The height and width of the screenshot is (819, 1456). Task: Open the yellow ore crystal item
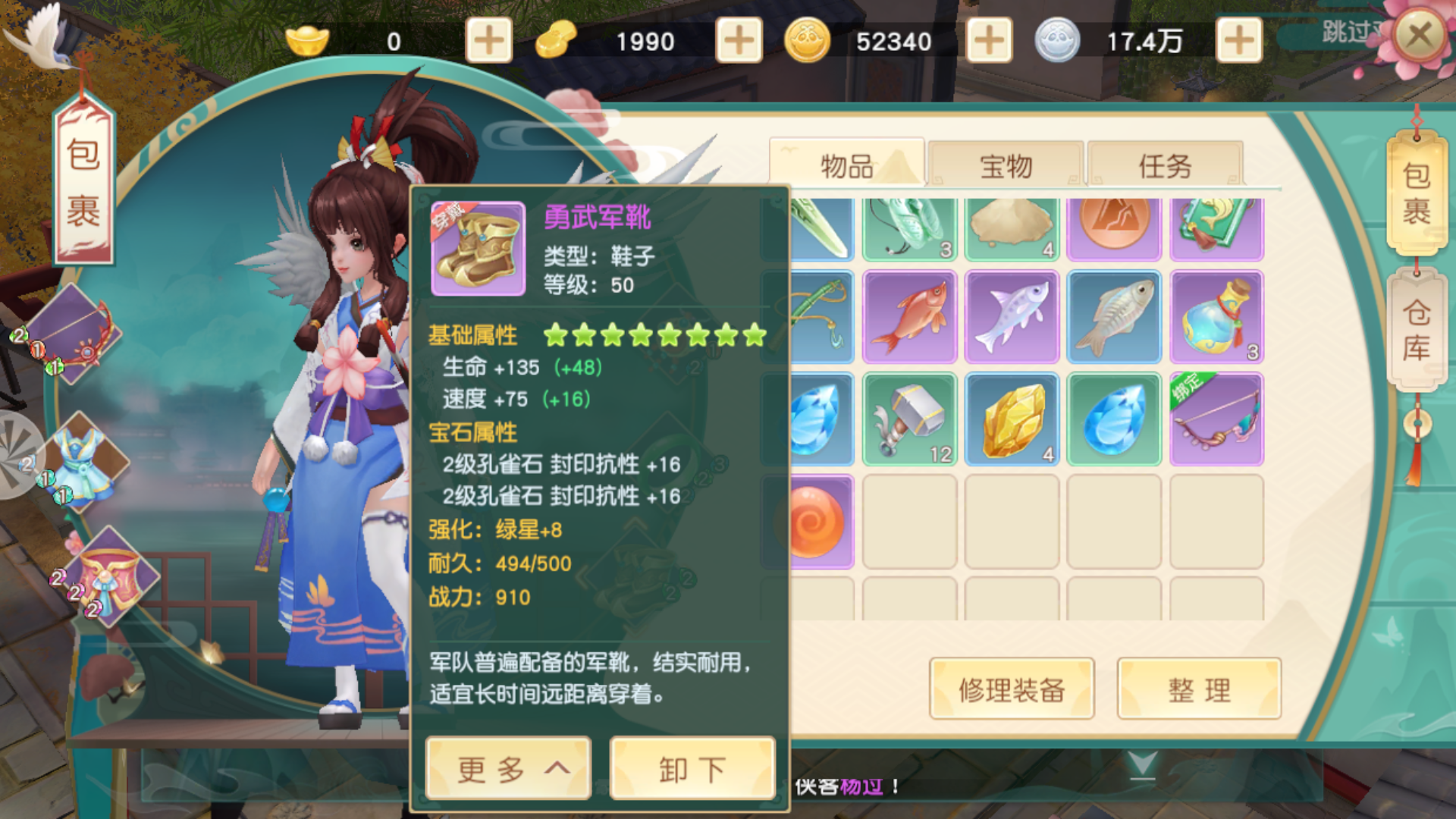[x=1012, y=418]
